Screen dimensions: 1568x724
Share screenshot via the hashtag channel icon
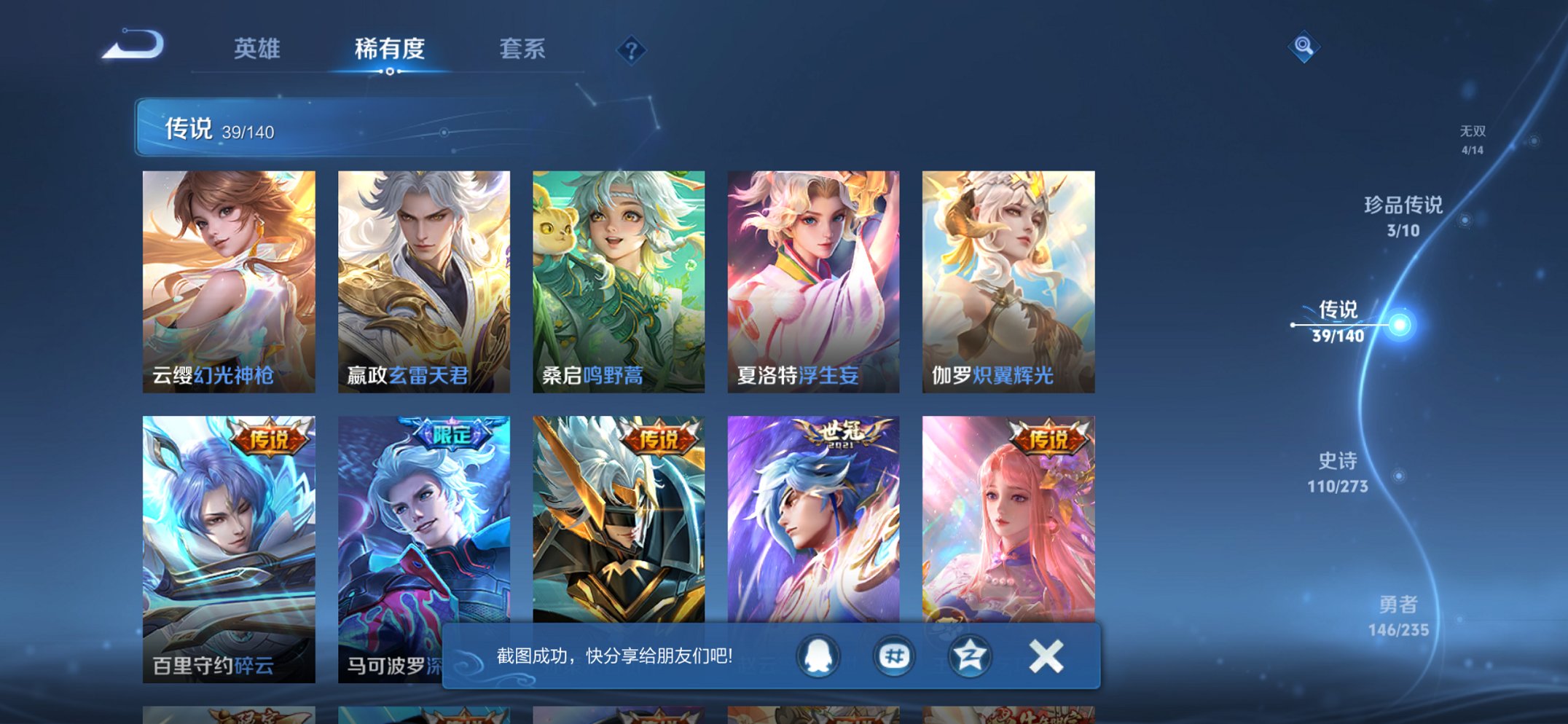(x=894, y=655)
